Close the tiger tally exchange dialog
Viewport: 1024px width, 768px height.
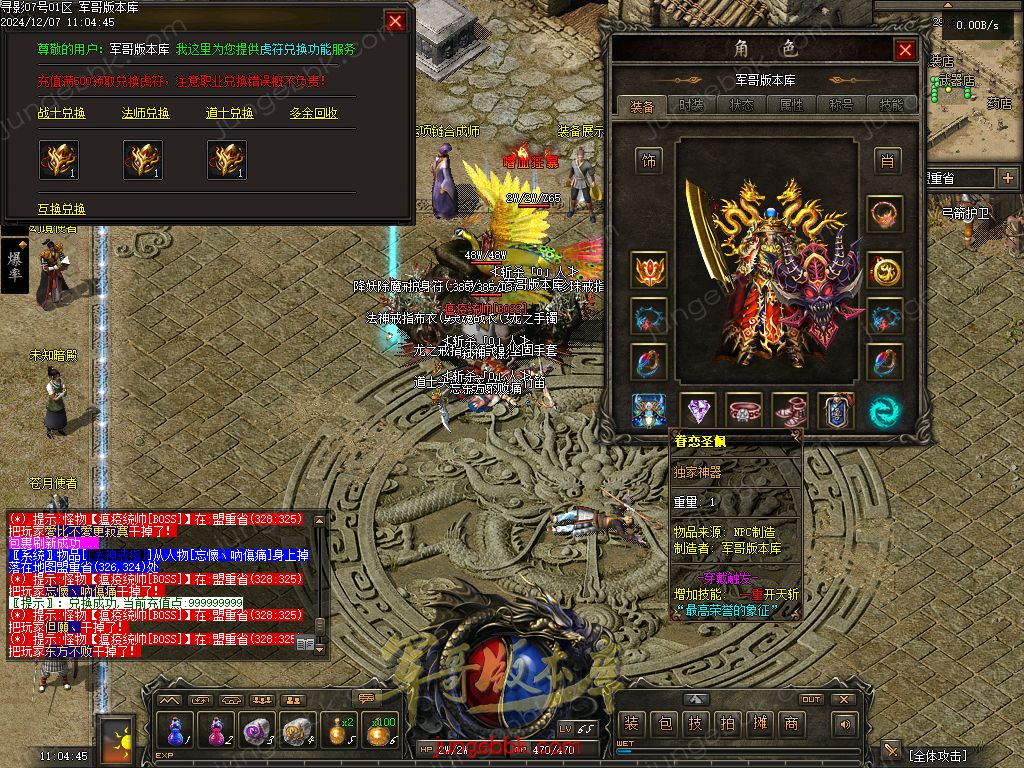coord(396,21)
